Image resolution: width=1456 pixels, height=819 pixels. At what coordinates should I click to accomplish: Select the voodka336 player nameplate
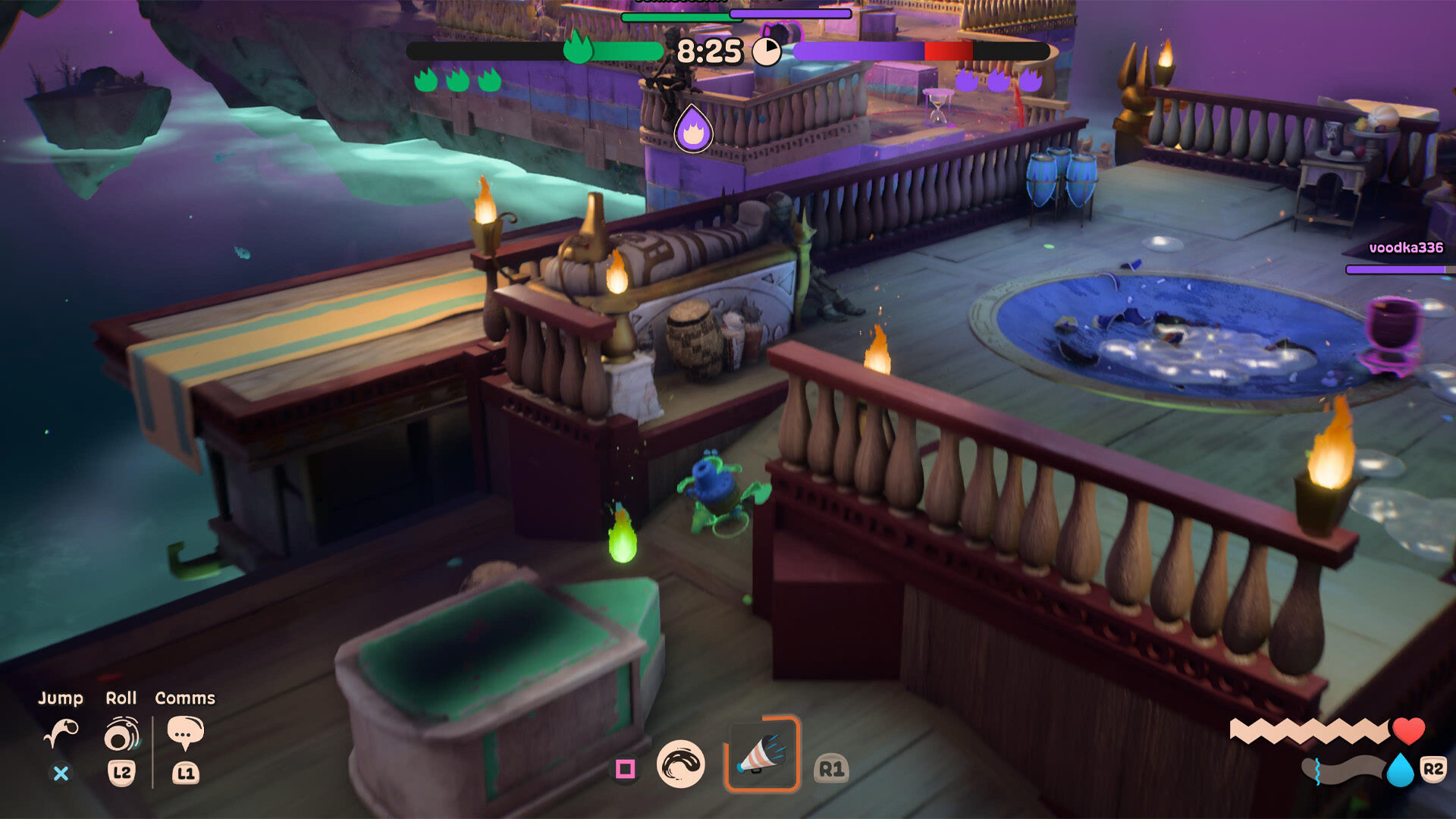(1407, 247)
